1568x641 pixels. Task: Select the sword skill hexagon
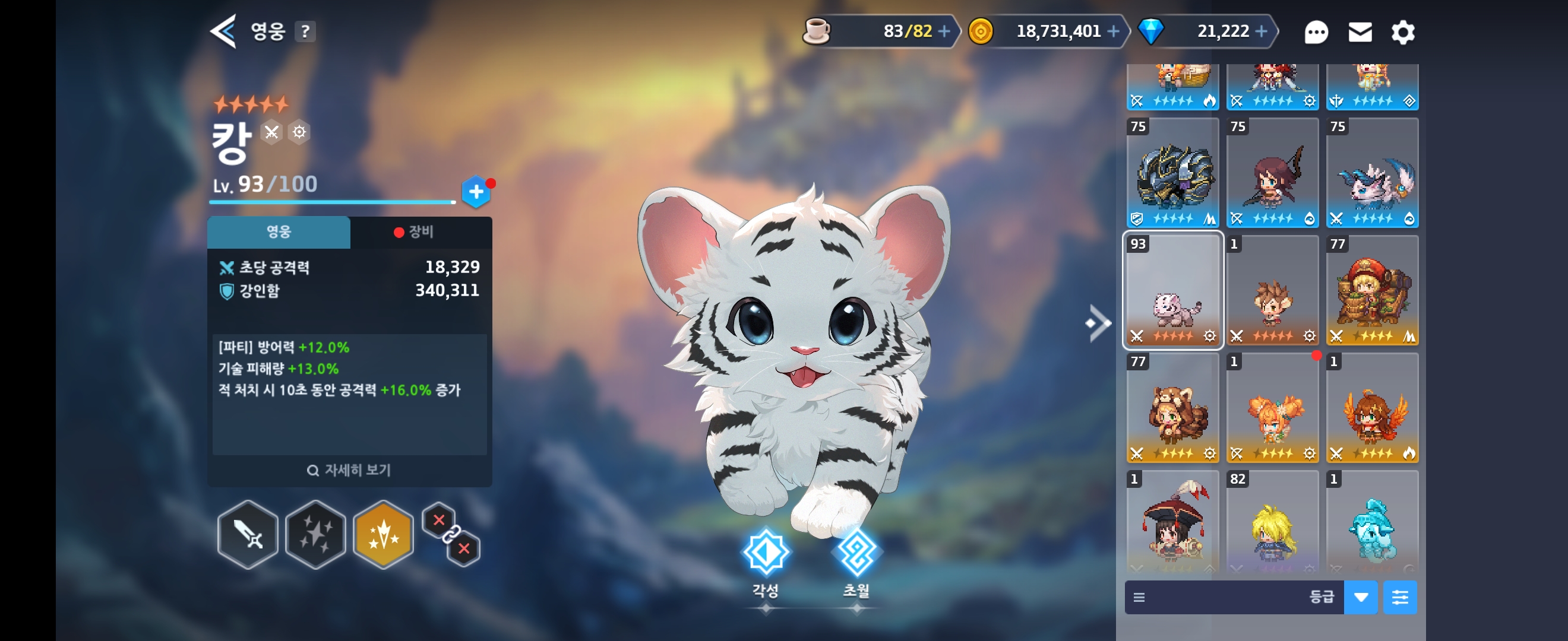point(248,535)
